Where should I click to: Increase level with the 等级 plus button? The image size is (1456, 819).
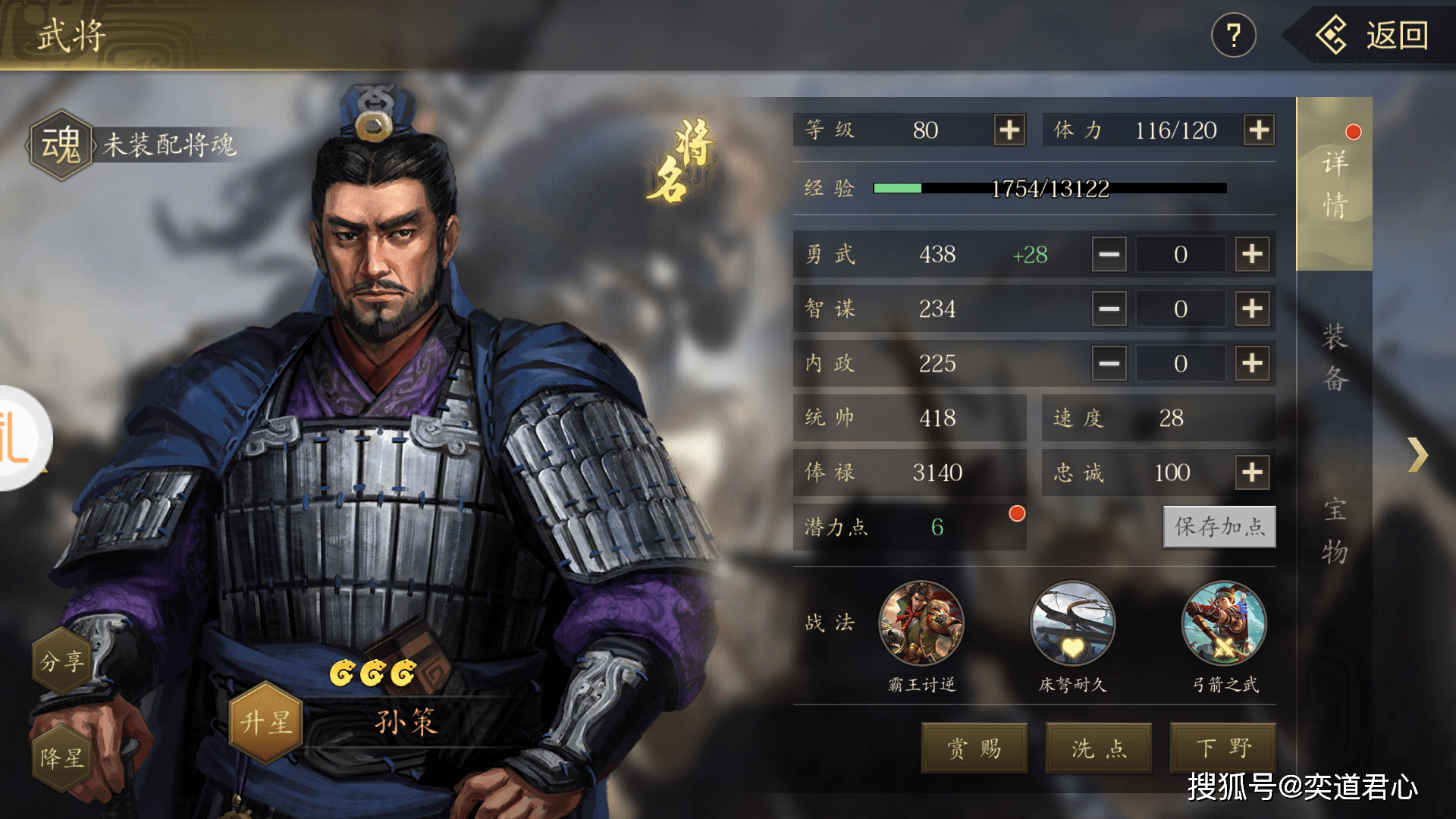[x=1009, y=130]
